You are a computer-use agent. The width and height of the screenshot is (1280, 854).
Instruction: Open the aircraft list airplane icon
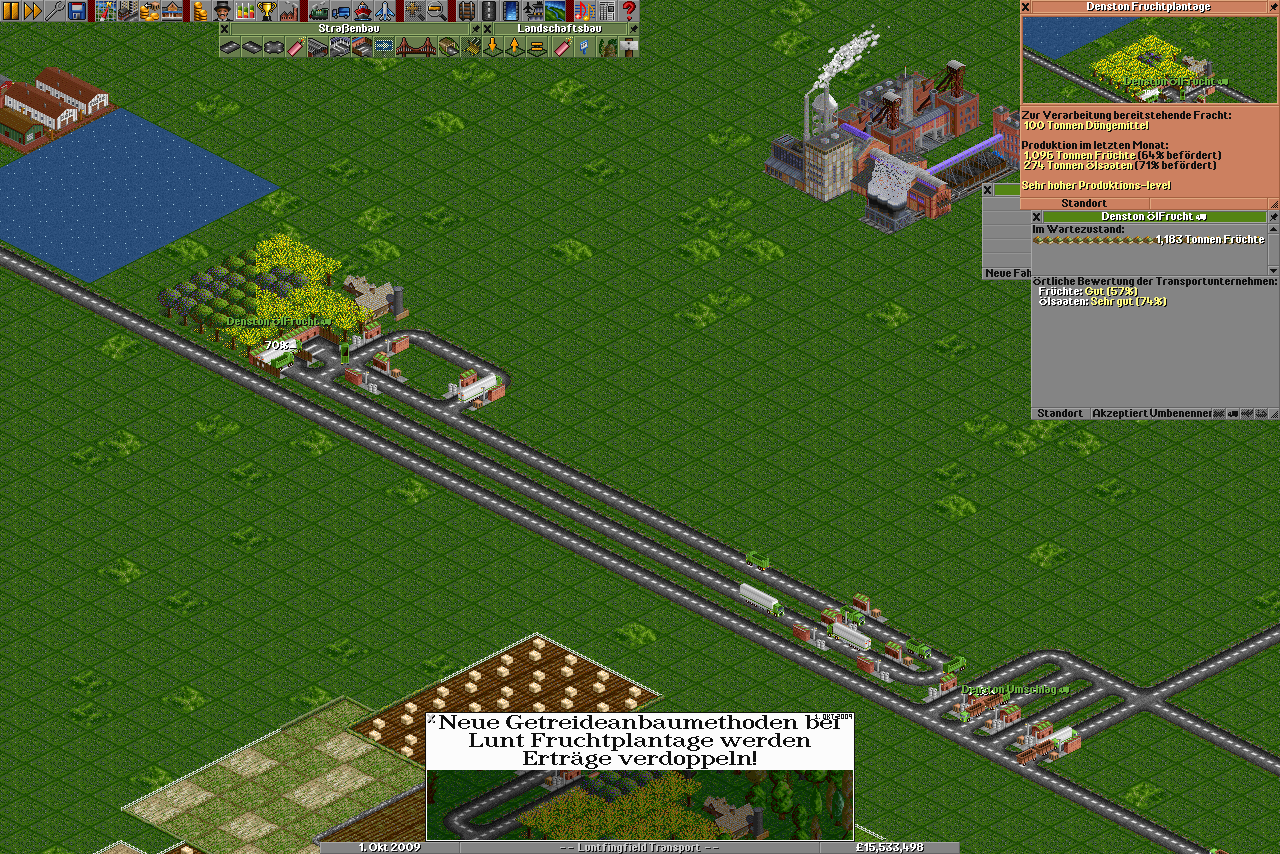coord(385,11)
